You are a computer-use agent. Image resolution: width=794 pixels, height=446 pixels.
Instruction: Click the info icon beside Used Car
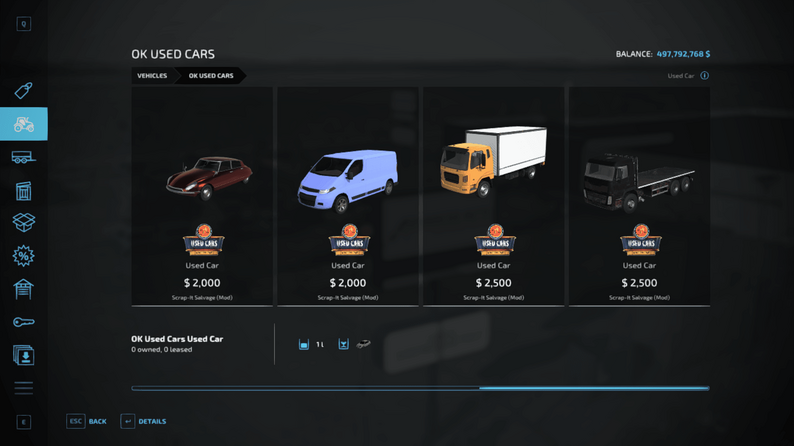pos(704,76)
